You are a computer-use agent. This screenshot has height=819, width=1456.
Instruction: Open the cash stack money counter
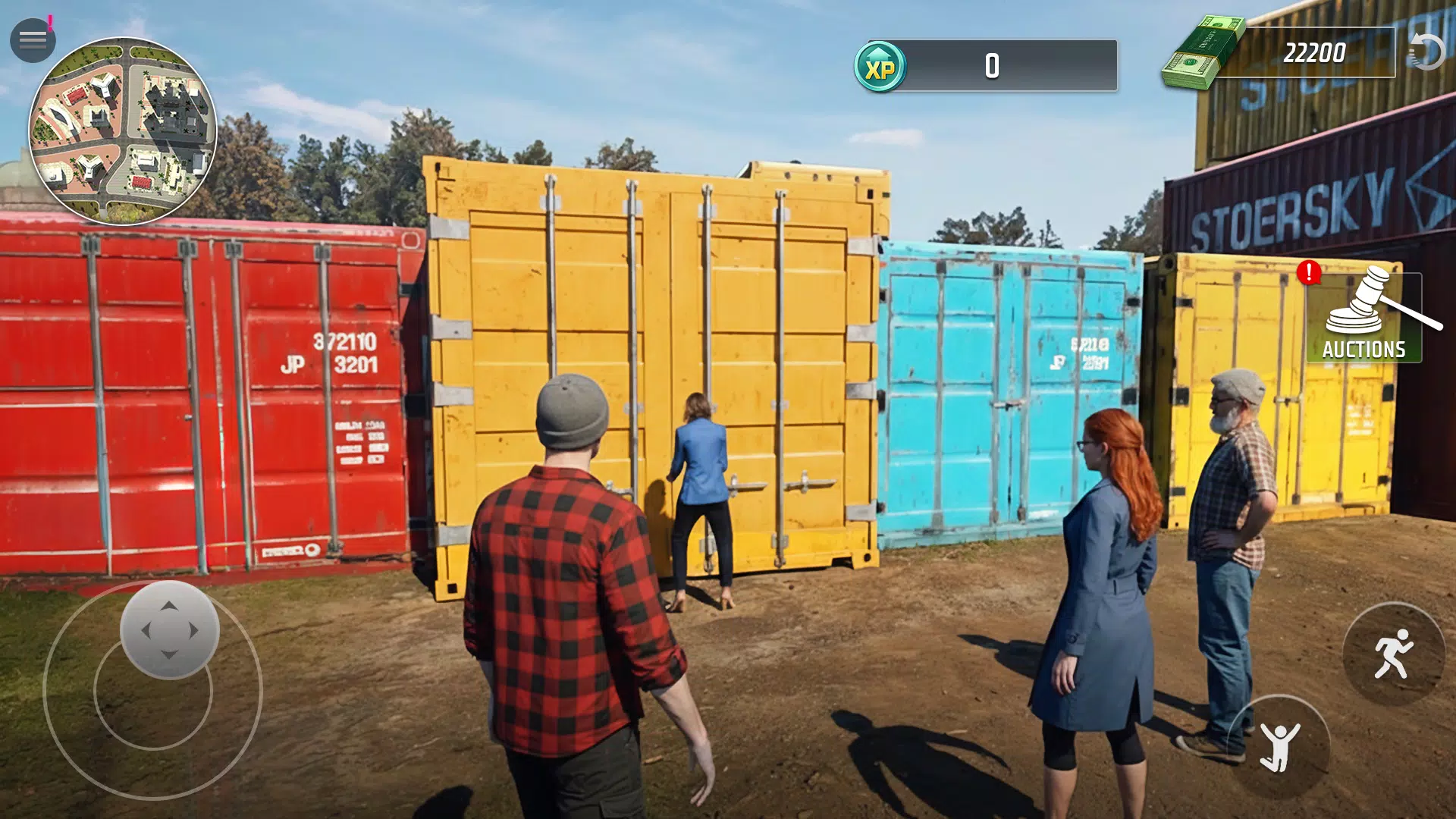pyautogui.click(x=1202, y=53)
